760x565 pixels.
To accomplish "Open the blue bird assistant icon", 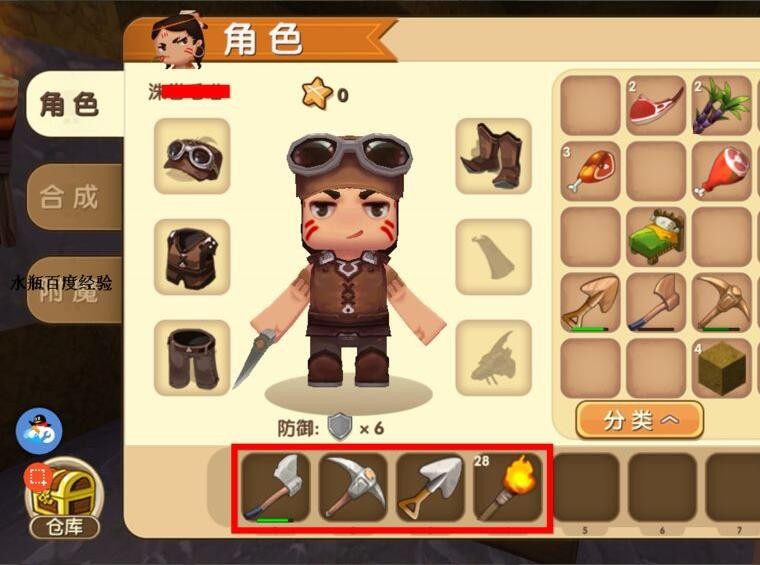I will 39,431.
